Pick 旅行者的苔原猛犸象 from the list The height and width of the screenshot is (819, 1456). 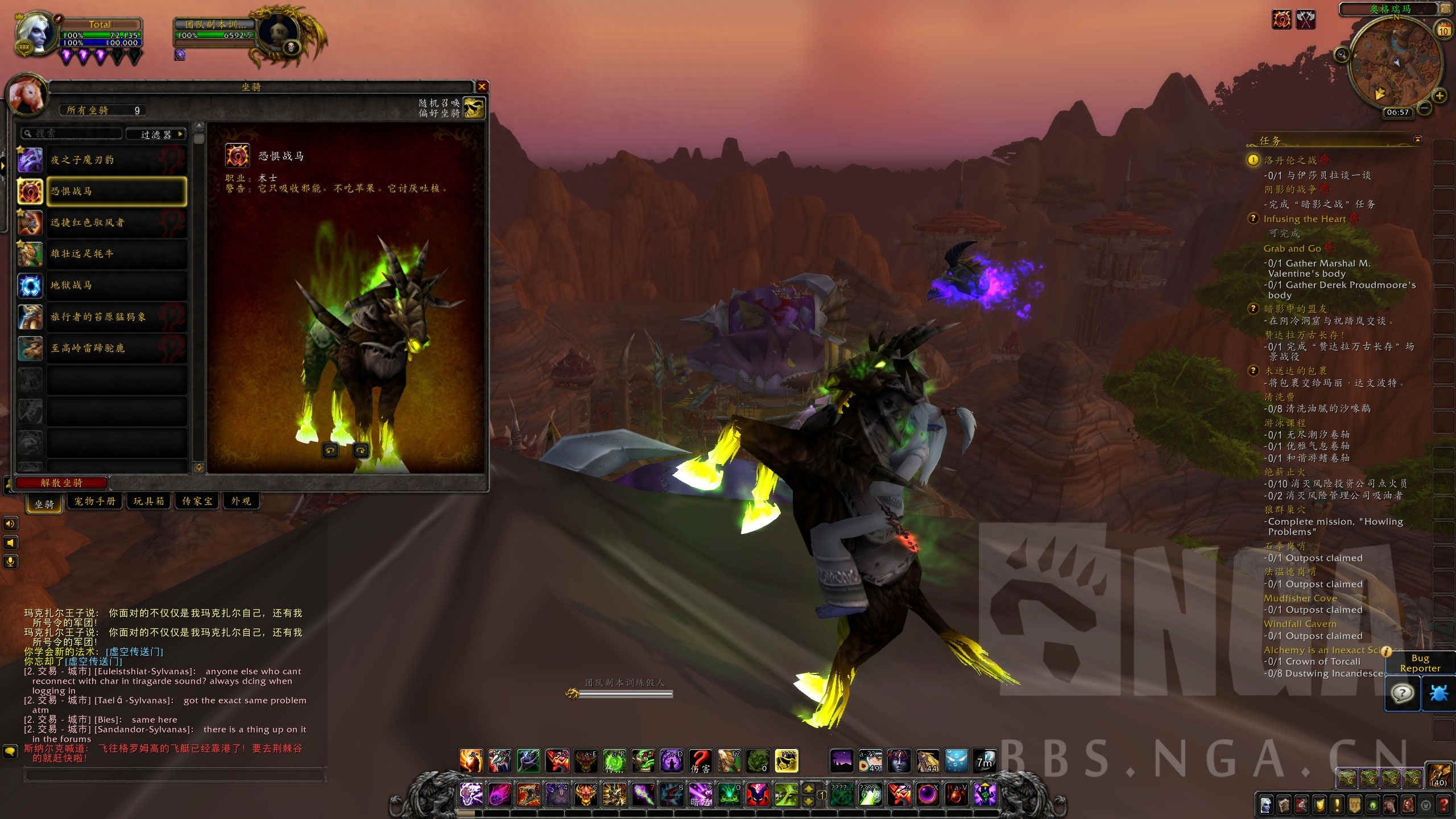117,317
